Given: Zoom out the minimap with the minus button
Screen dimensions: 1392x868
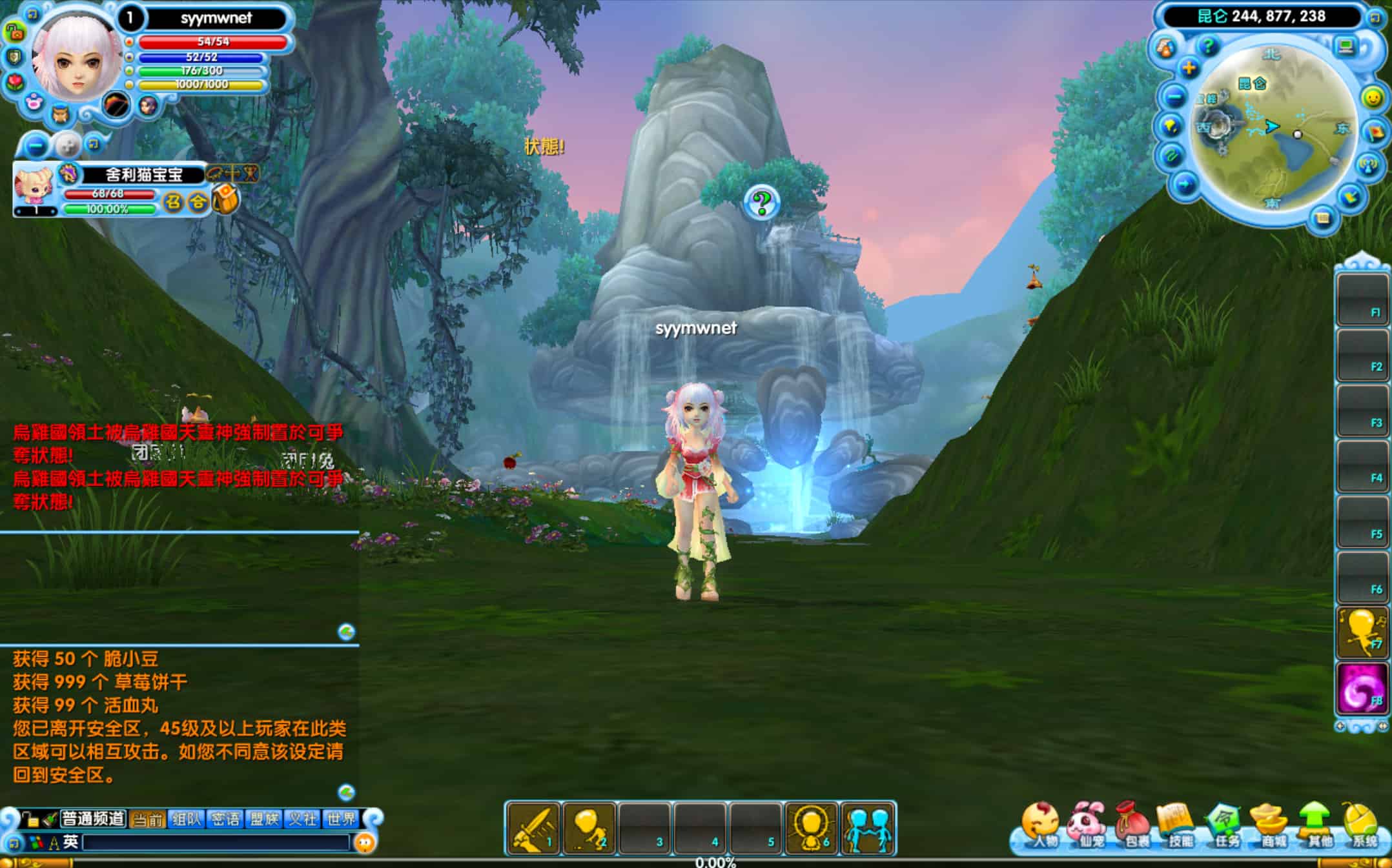Looking at the screenshot, I should (x=1174, y=97).
